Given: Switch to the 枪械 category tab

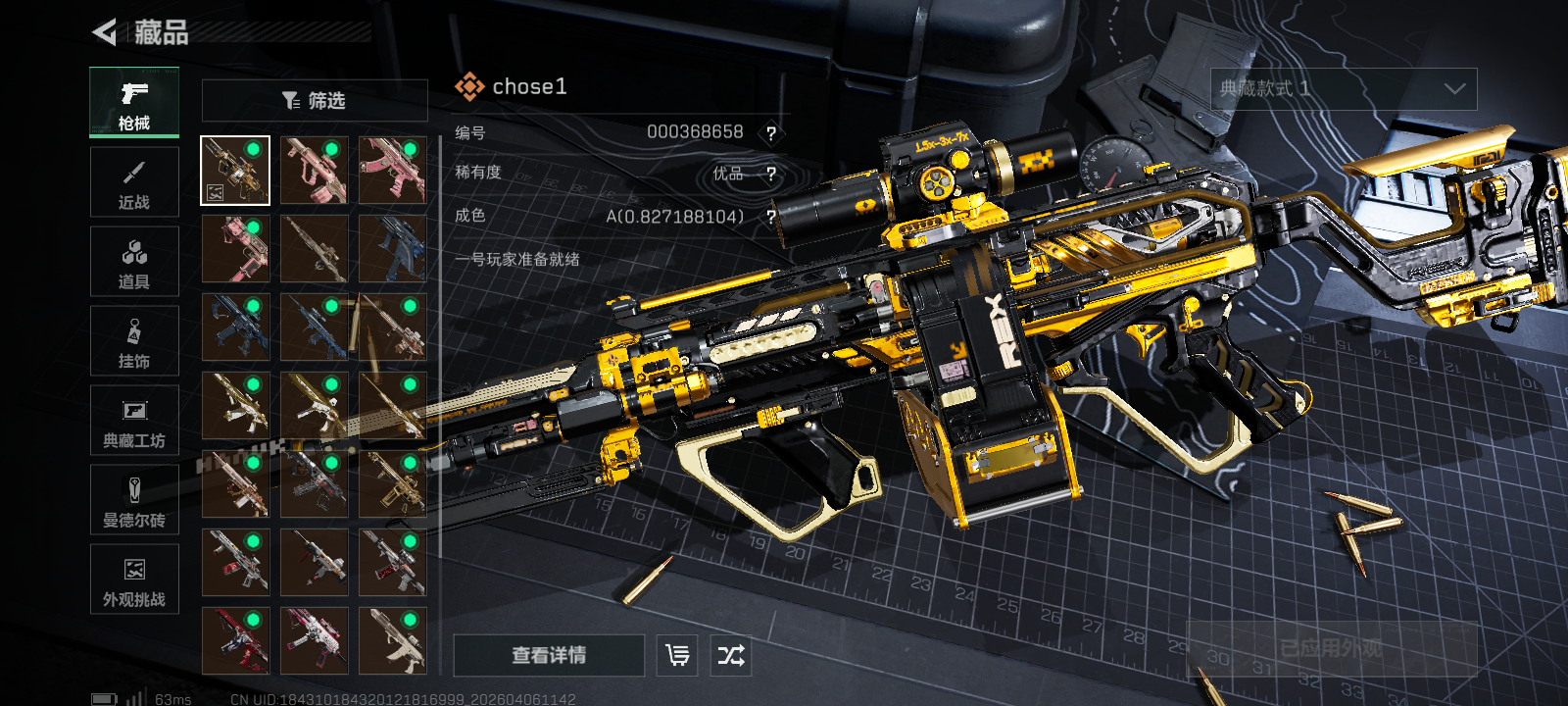Looking at the screenshot, I should 134,103.
